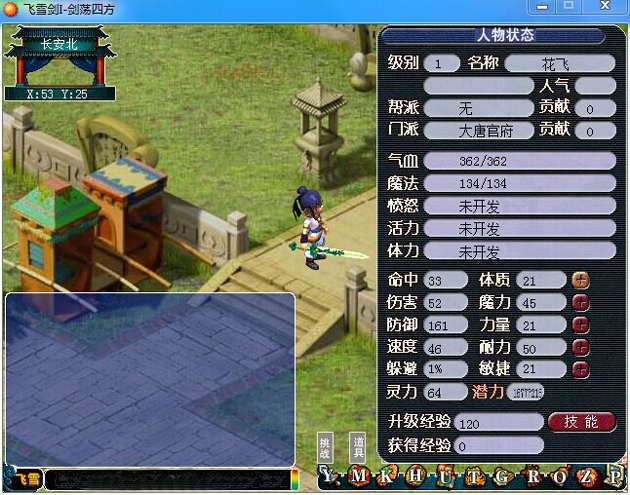Raise 耐力 with its plus button

tap(580, 347)
